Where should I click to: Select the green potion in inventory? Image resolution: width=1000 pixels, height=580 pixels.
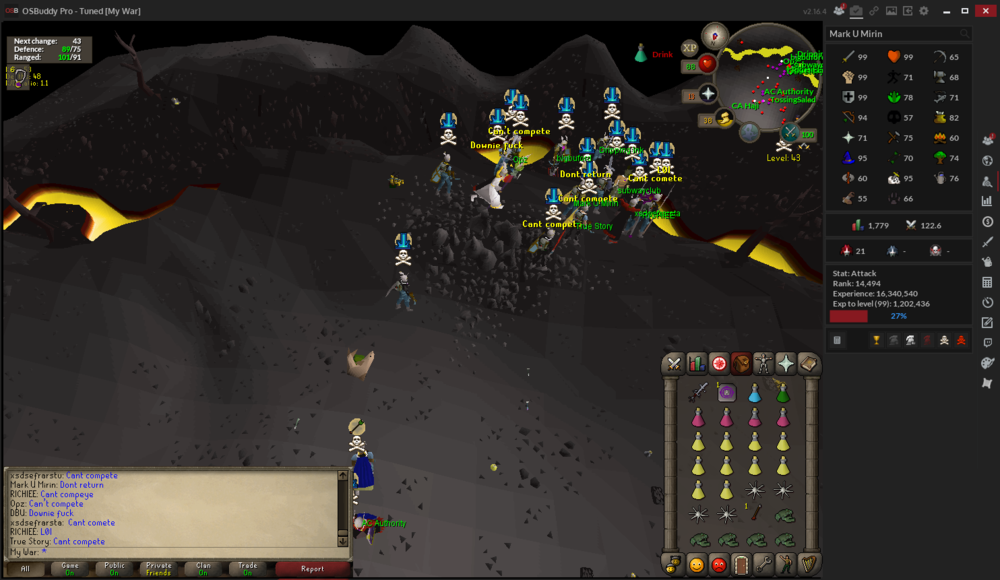click(x=782, y=393)
